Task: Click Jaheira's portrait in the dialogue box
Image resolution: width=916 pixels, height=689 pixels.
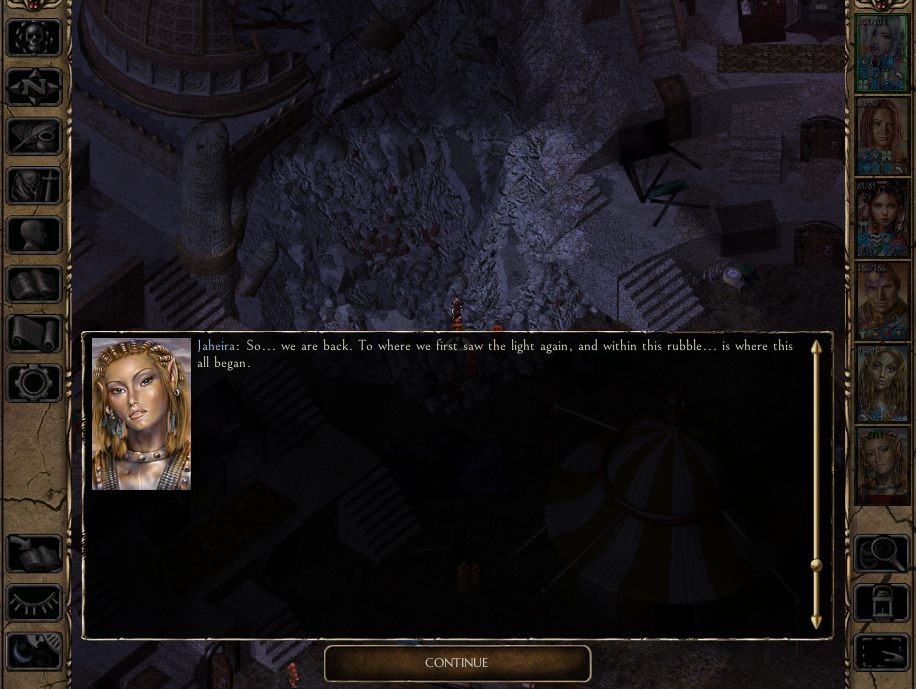Action: click(141, 414)
